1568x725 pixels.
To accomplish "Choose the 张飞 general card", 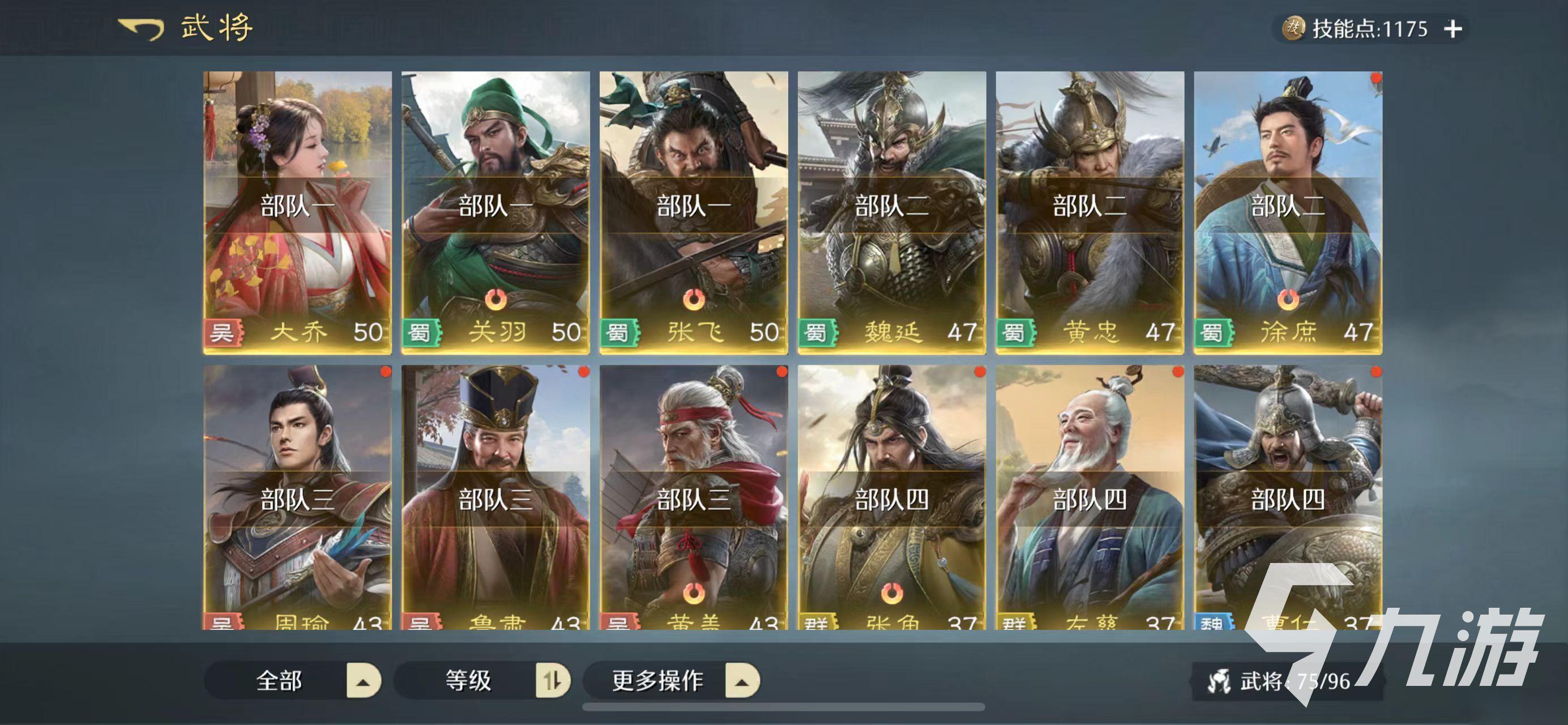I will [693, 212].
